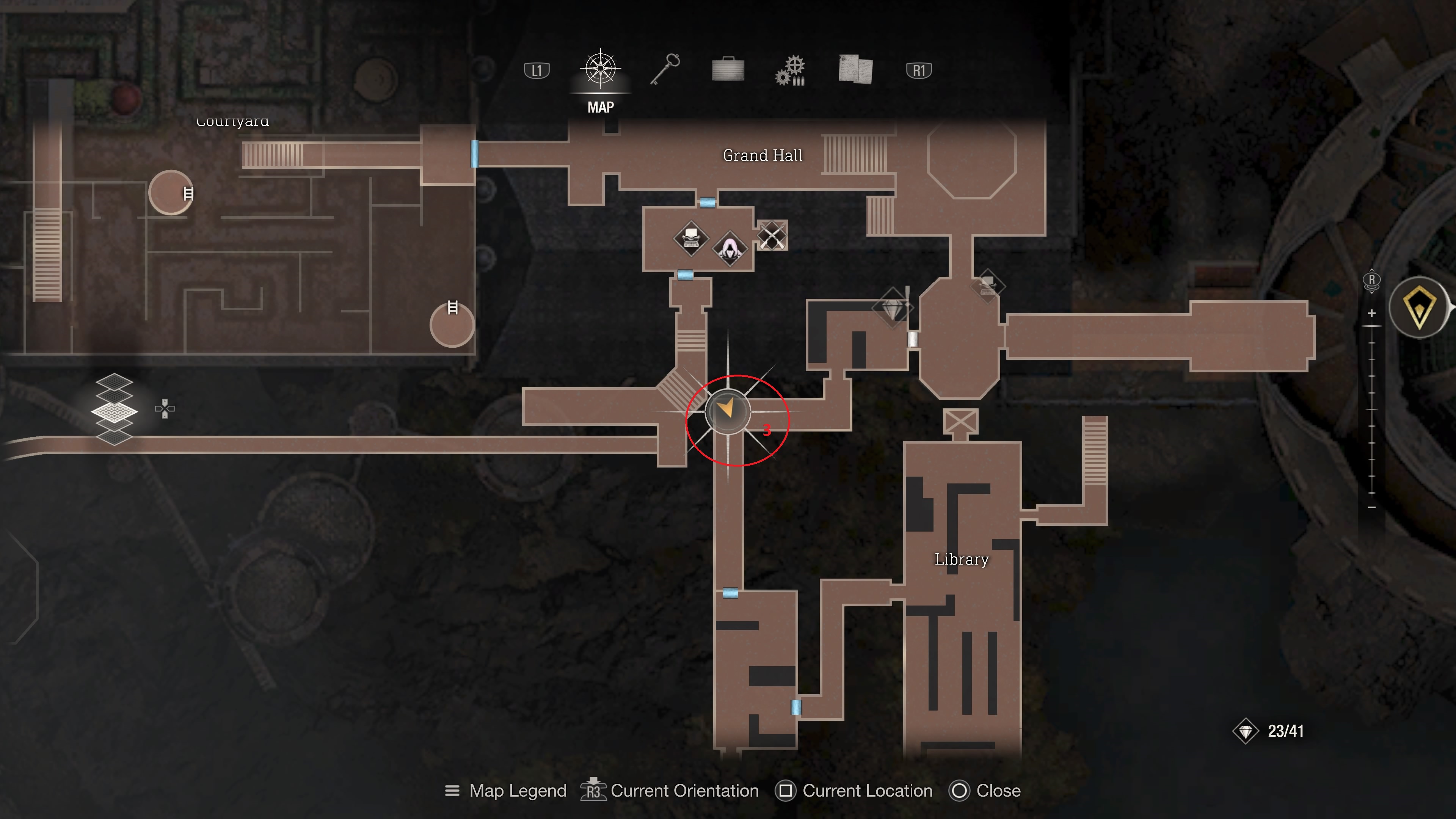Select the player location arrow marker

727,410
